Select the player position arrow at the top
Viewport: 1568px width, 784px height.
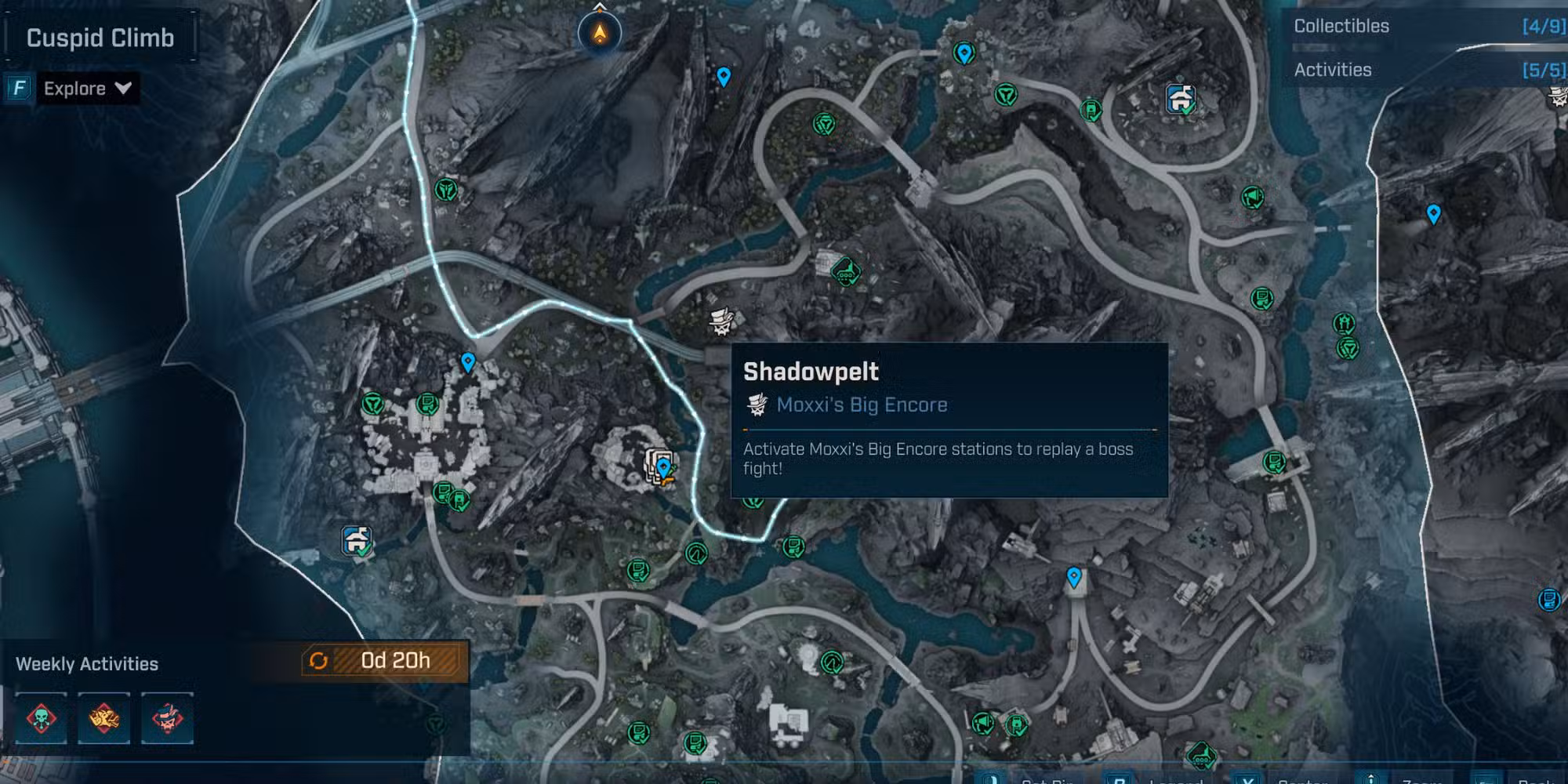(597, 31)
